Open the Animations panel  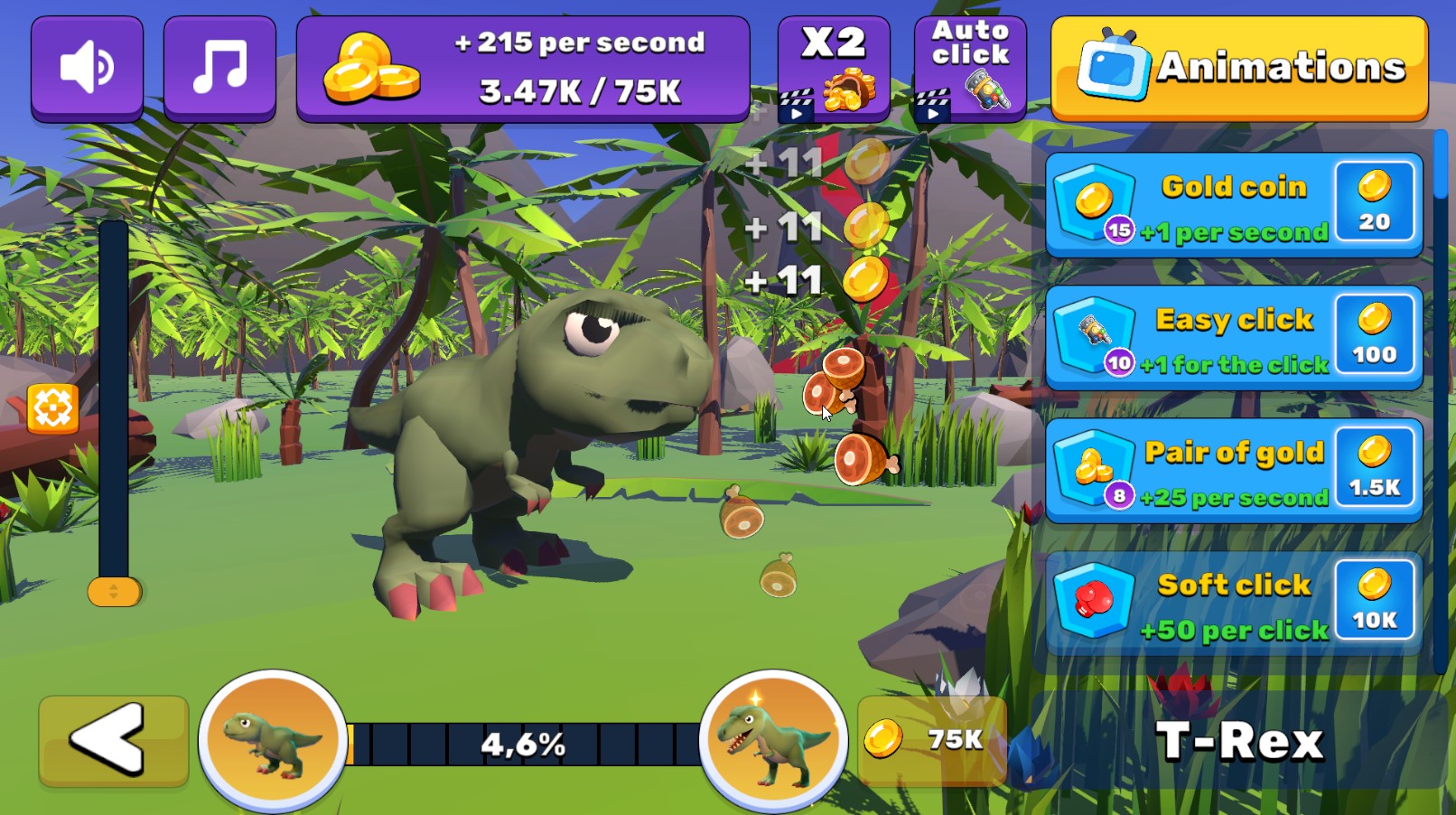click(1237, 66)
